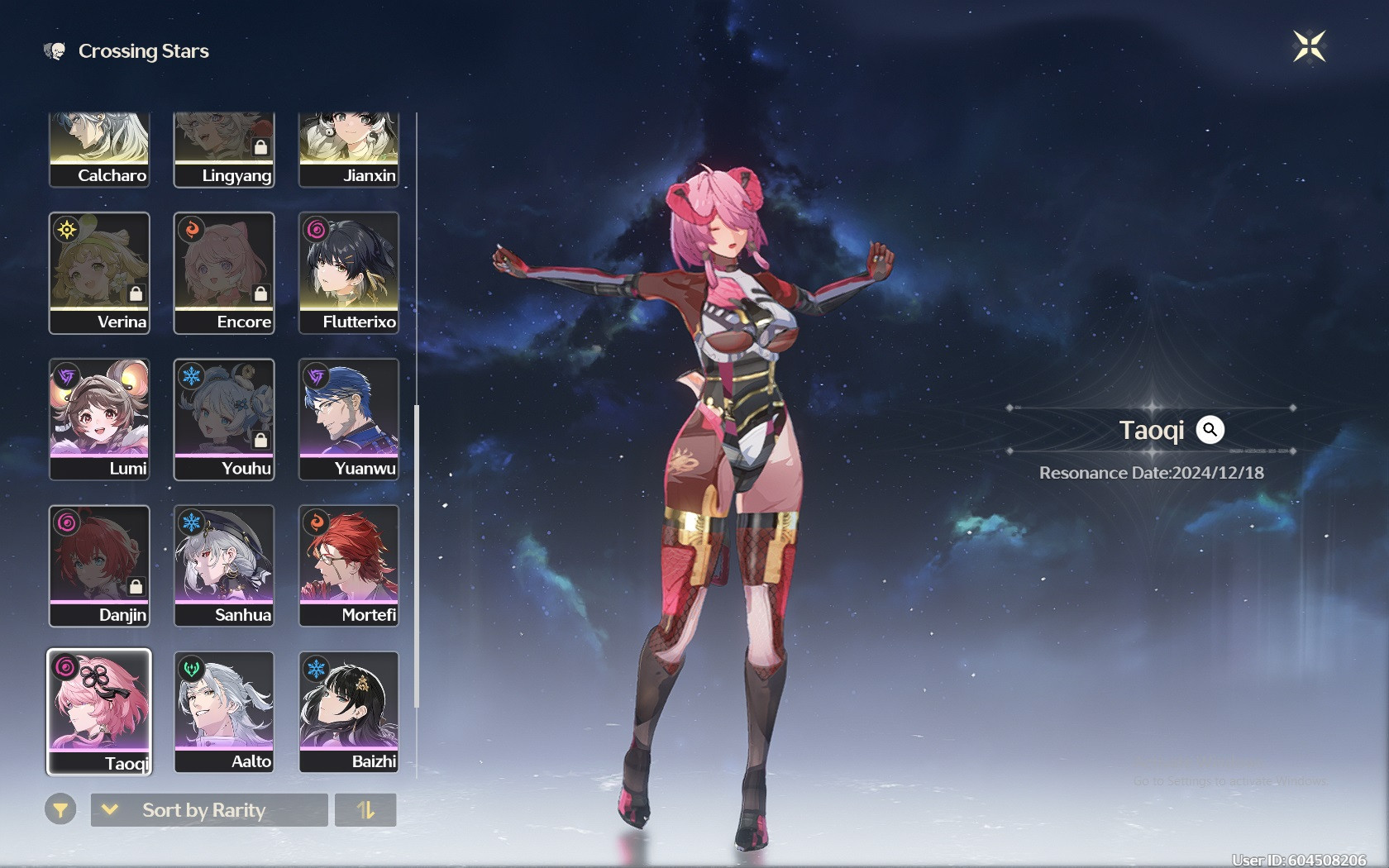The height and width of the screenshot is (868, 1389).
Task: Select the Flutterixo character card
Action: tap(348, 273)
